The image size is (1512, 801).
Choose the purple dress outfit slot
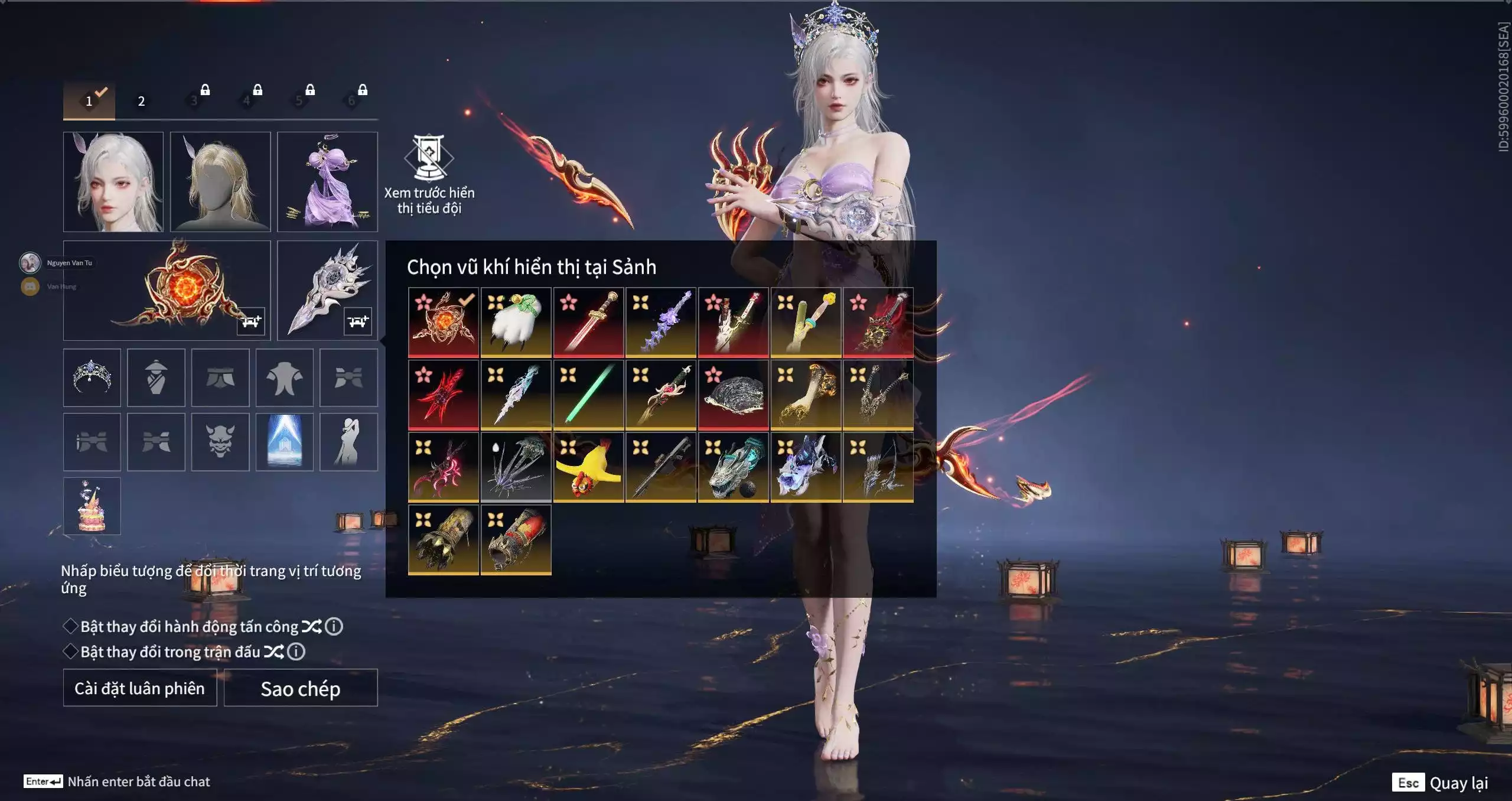(327, 181)
